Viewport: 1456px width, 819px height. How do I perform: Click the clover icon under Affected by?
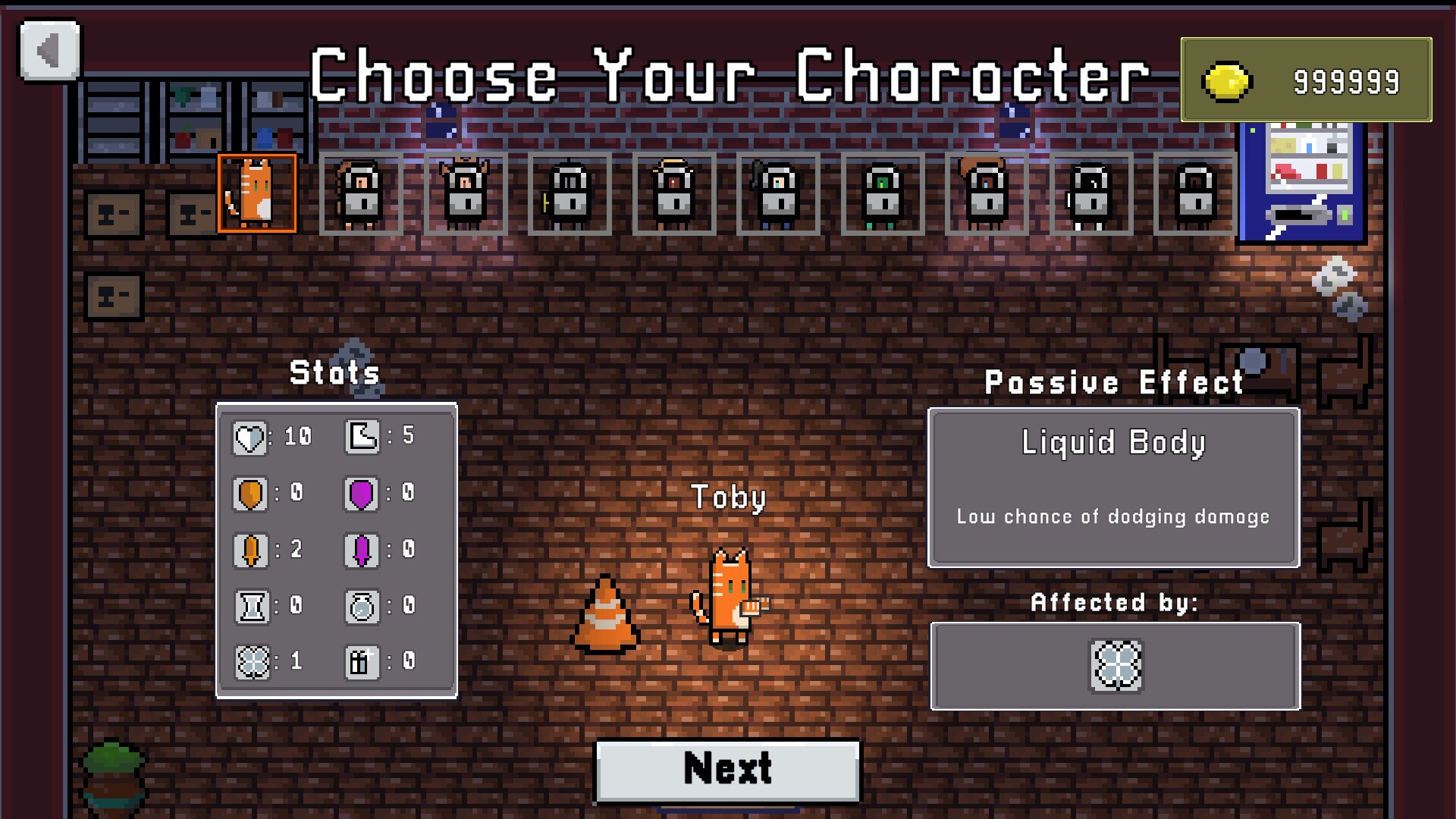[x=1116, y=666]
